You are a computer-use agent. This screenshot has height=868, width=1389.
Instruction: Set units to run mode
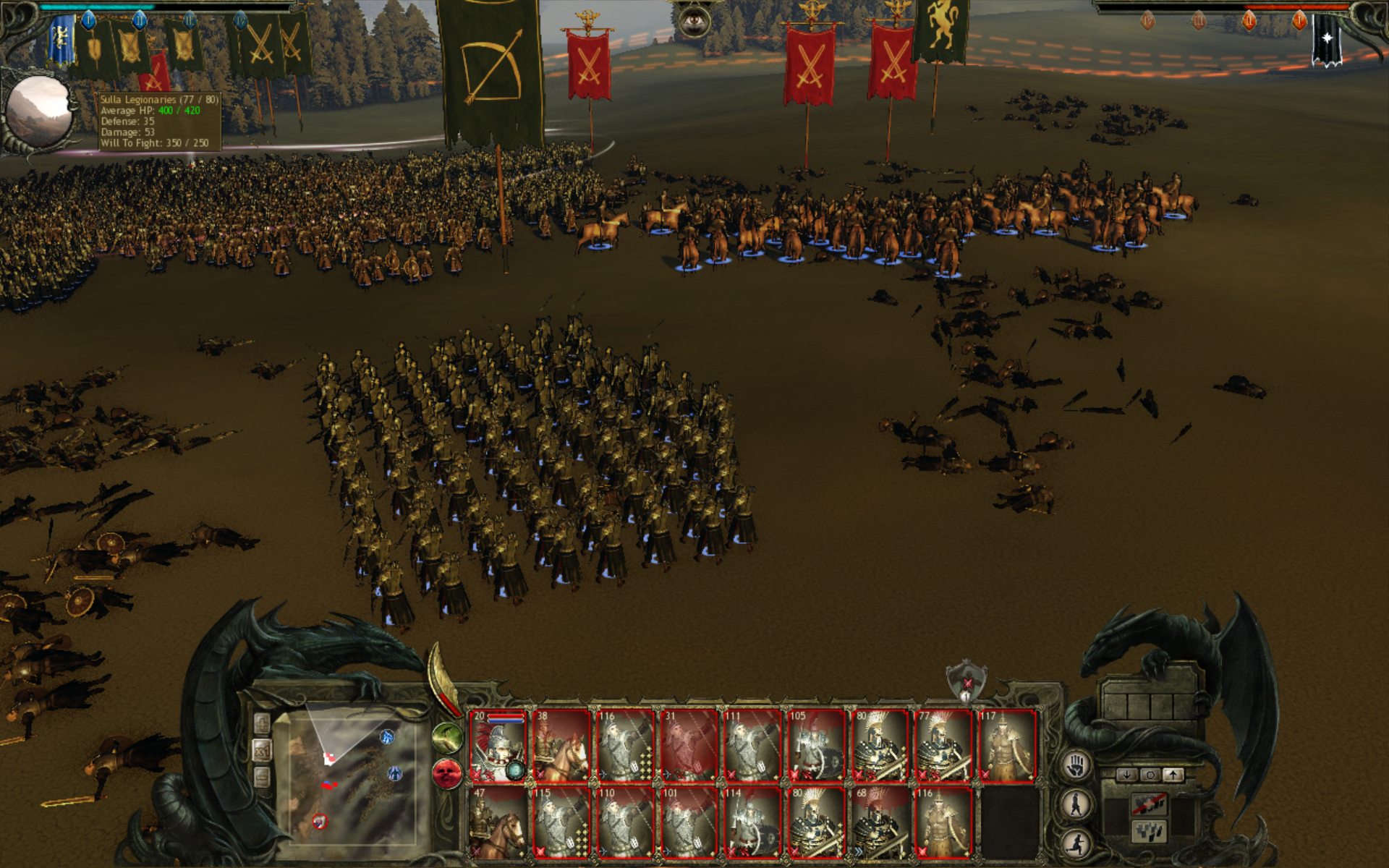(1076, 843)
